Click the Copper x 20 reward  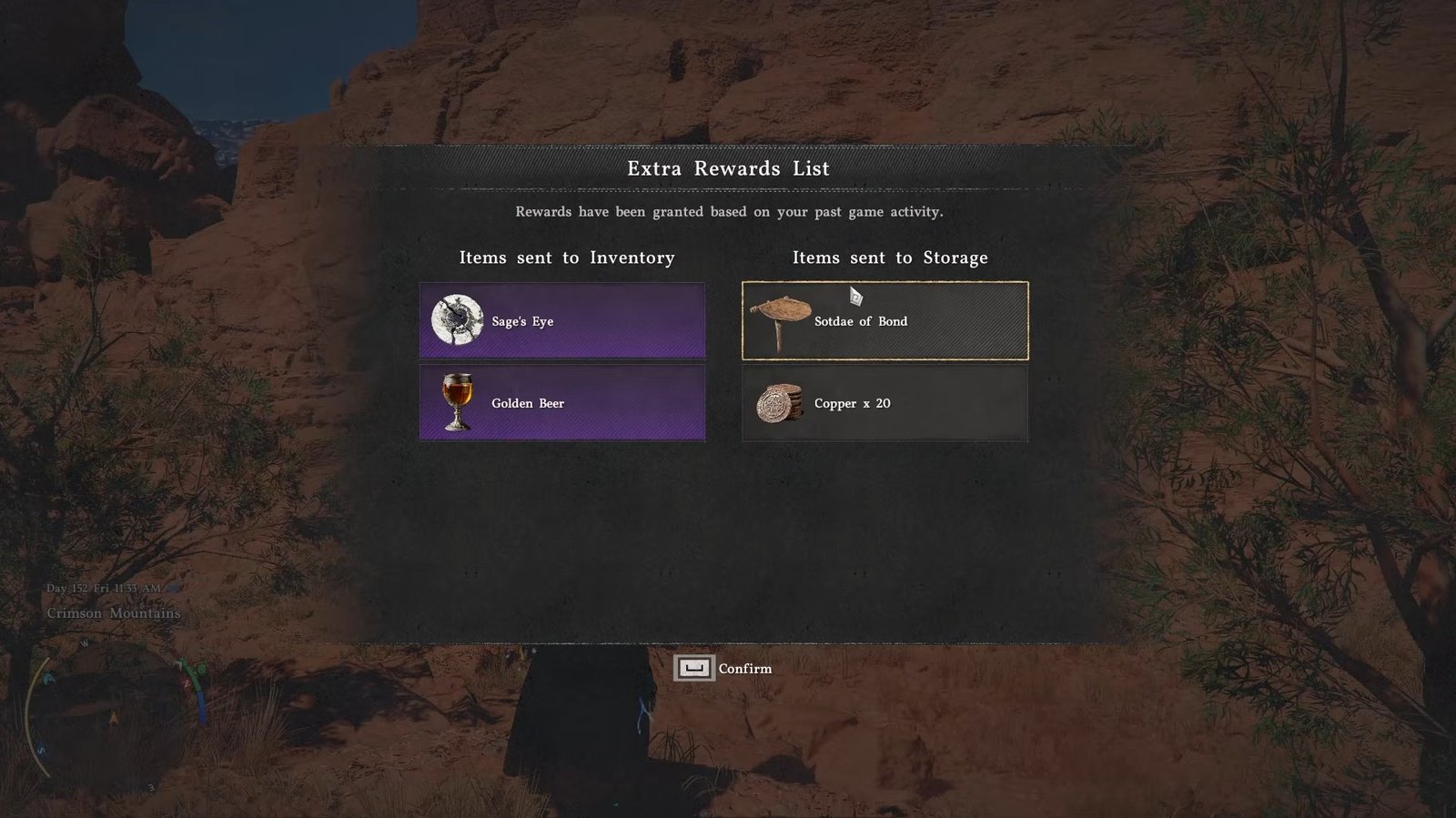click(885, 403)
